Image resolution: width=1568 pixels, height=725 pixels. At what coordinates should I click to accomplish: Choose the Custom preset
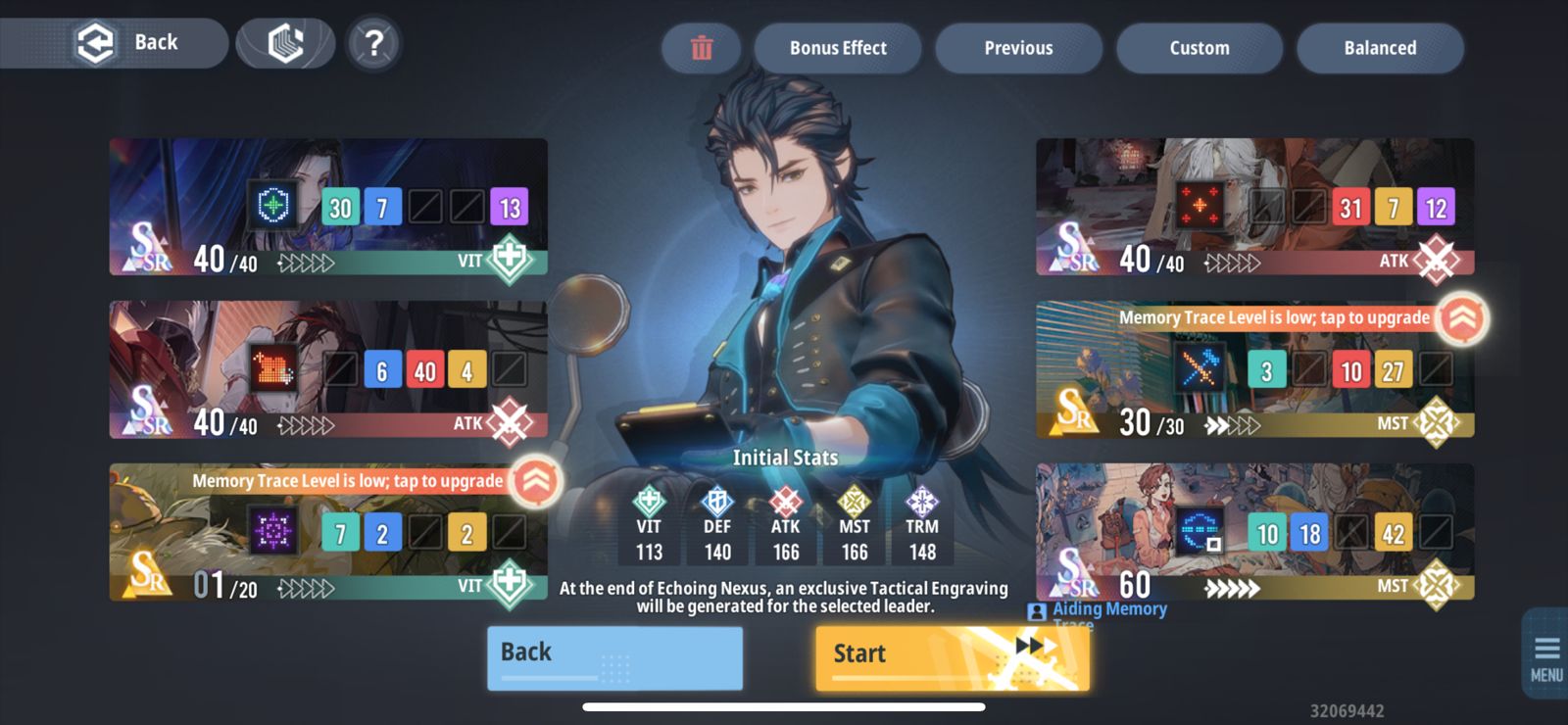coord(1200,48)
